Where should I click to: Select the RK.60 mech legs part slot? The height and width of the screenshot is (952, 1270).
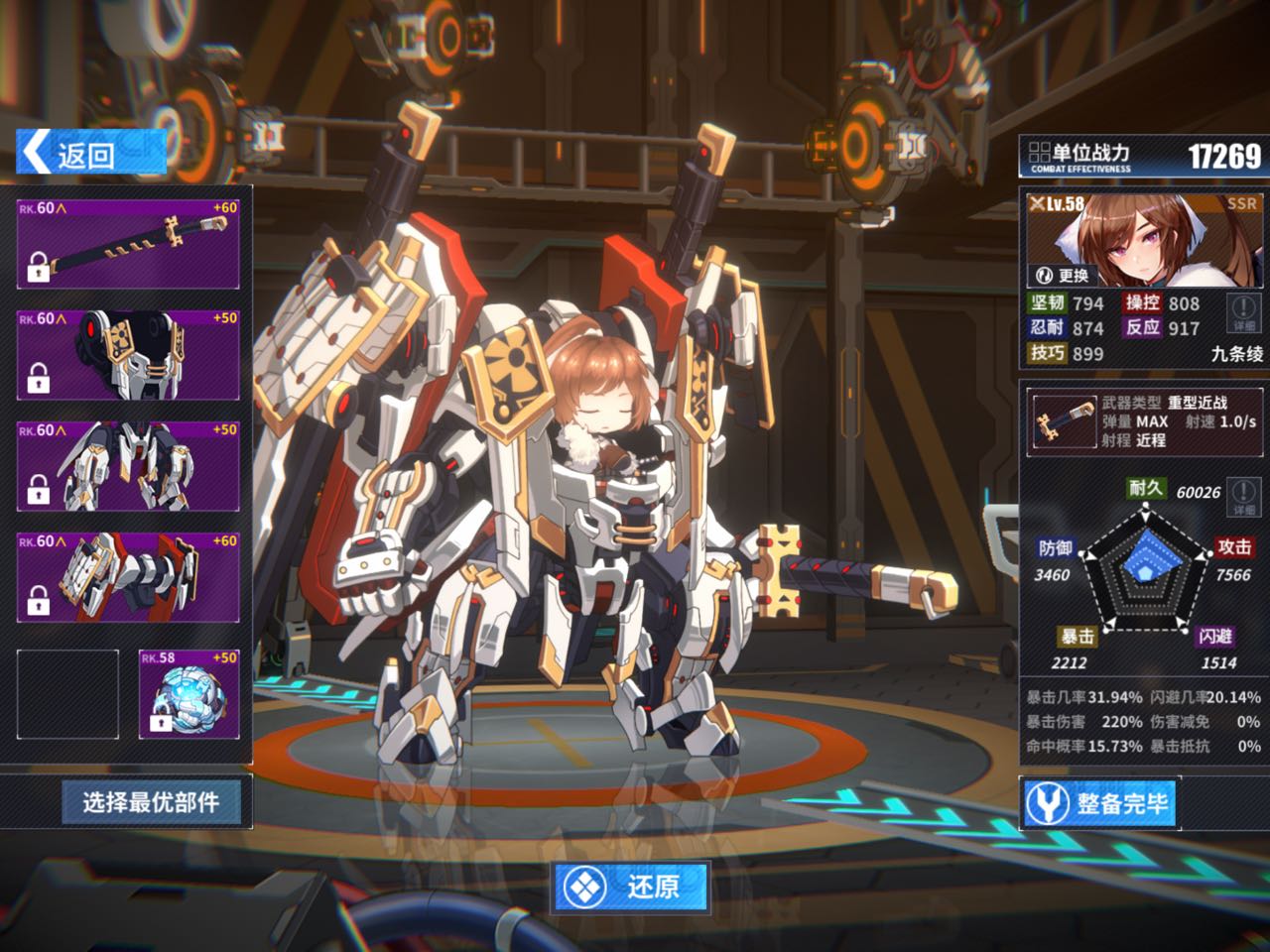tap(128, 466)
